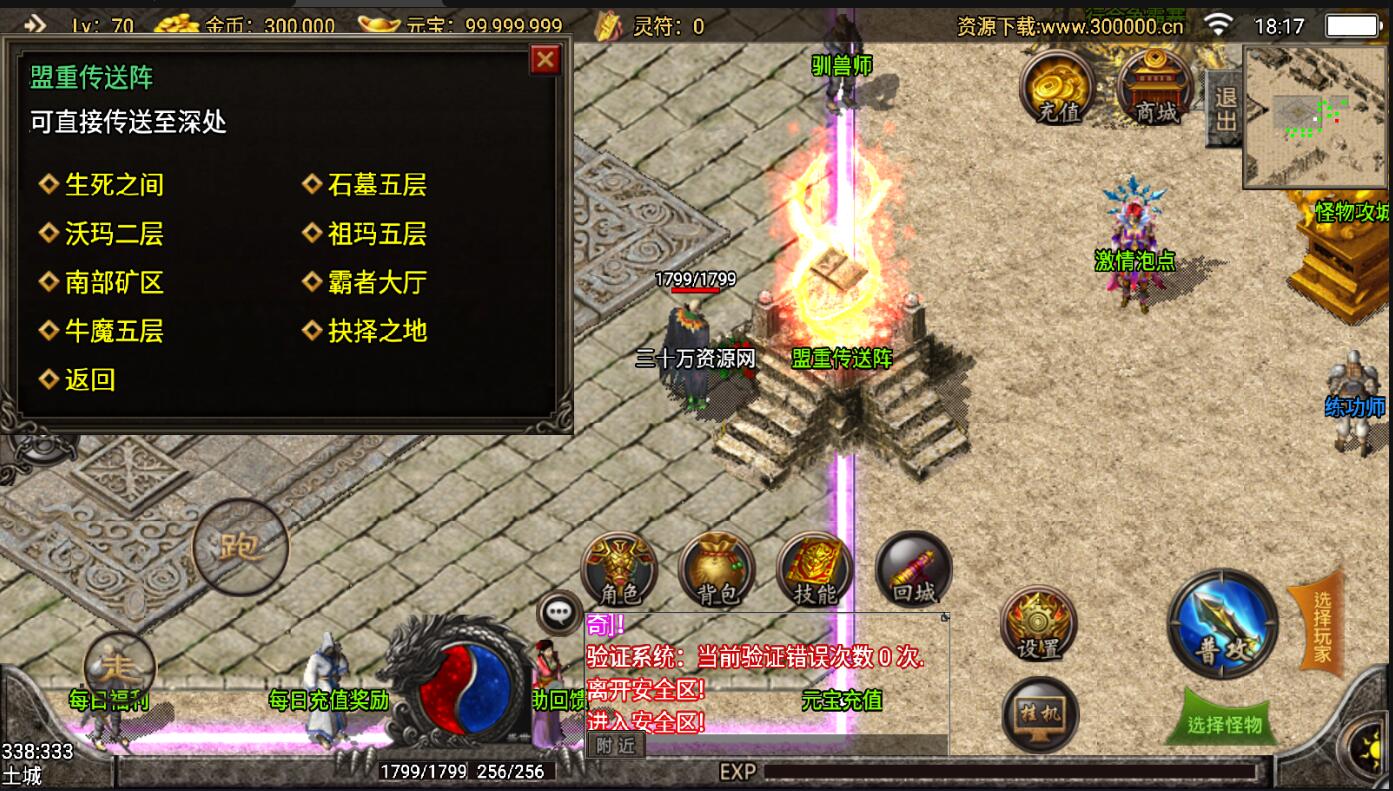Image resolution: width=1393 pixels, height=791 pixels.
Task: Choose the 沃玛二层 destination
Action: (x=114, y=234)
